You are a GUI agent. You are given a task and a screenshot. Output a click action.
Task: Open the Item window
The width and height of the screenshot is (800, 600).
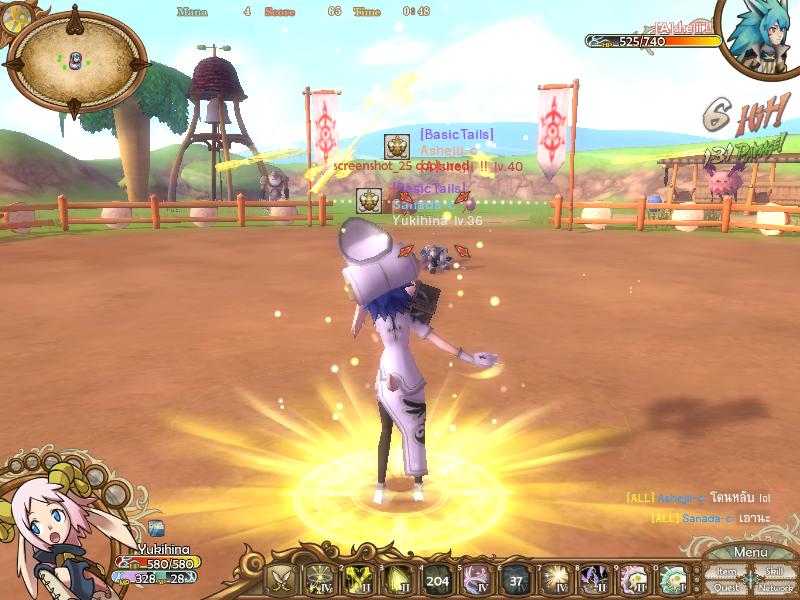[726, 572]
